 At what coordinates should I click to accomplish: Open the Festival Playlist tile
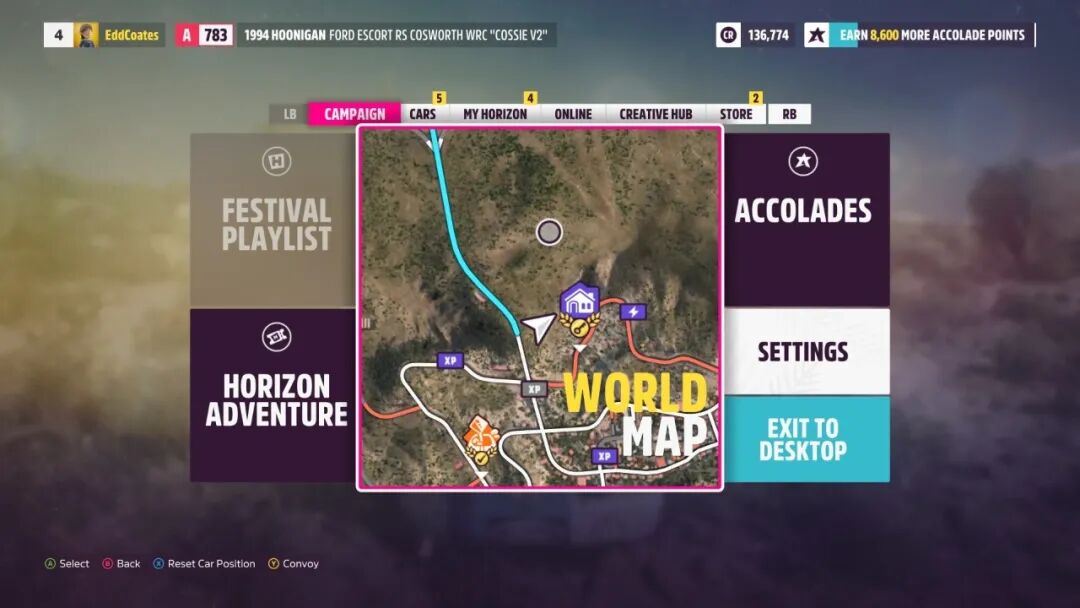pos(275,219)
